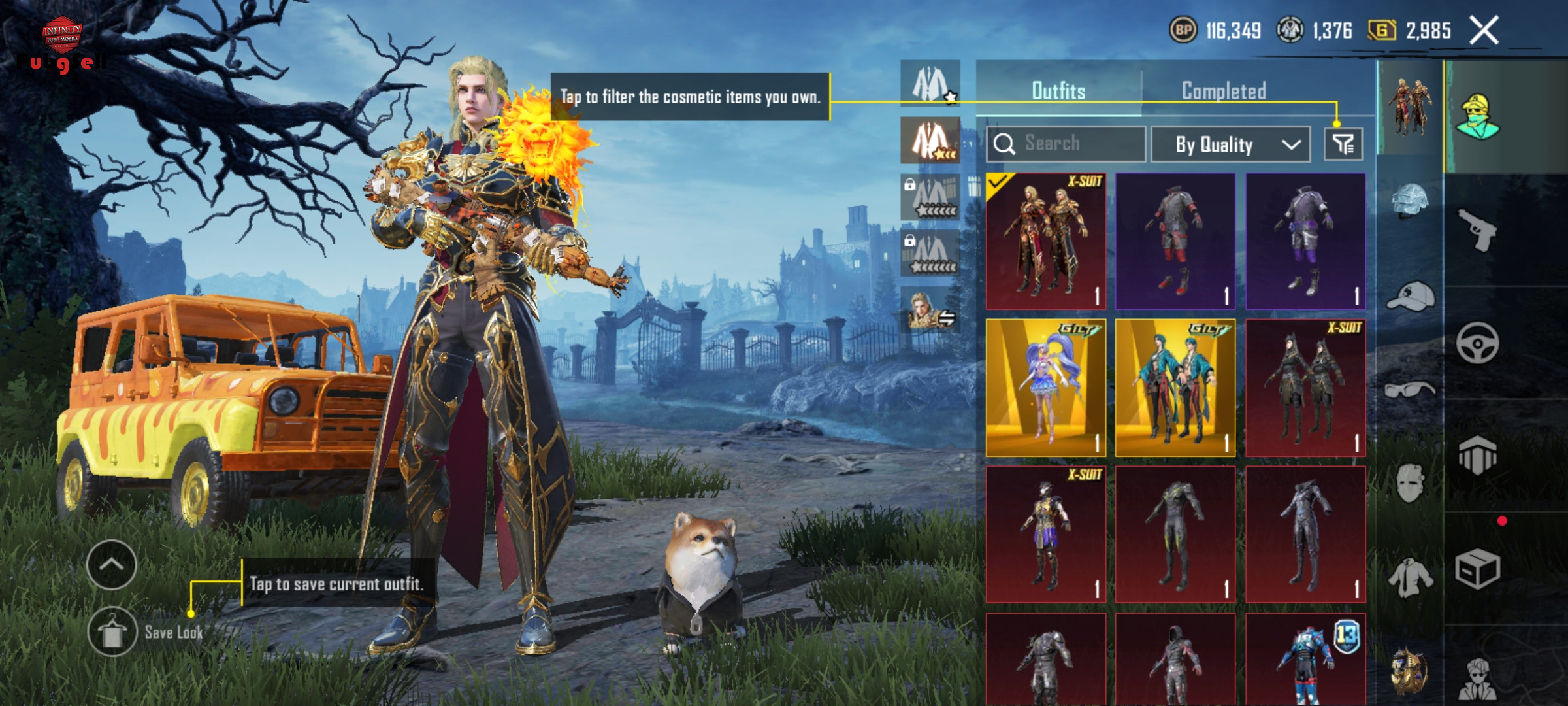The width and height of the screenshot is (1568, 706).
Task: Close the inventory with the X button
Action: click(x=1483, y=31)
